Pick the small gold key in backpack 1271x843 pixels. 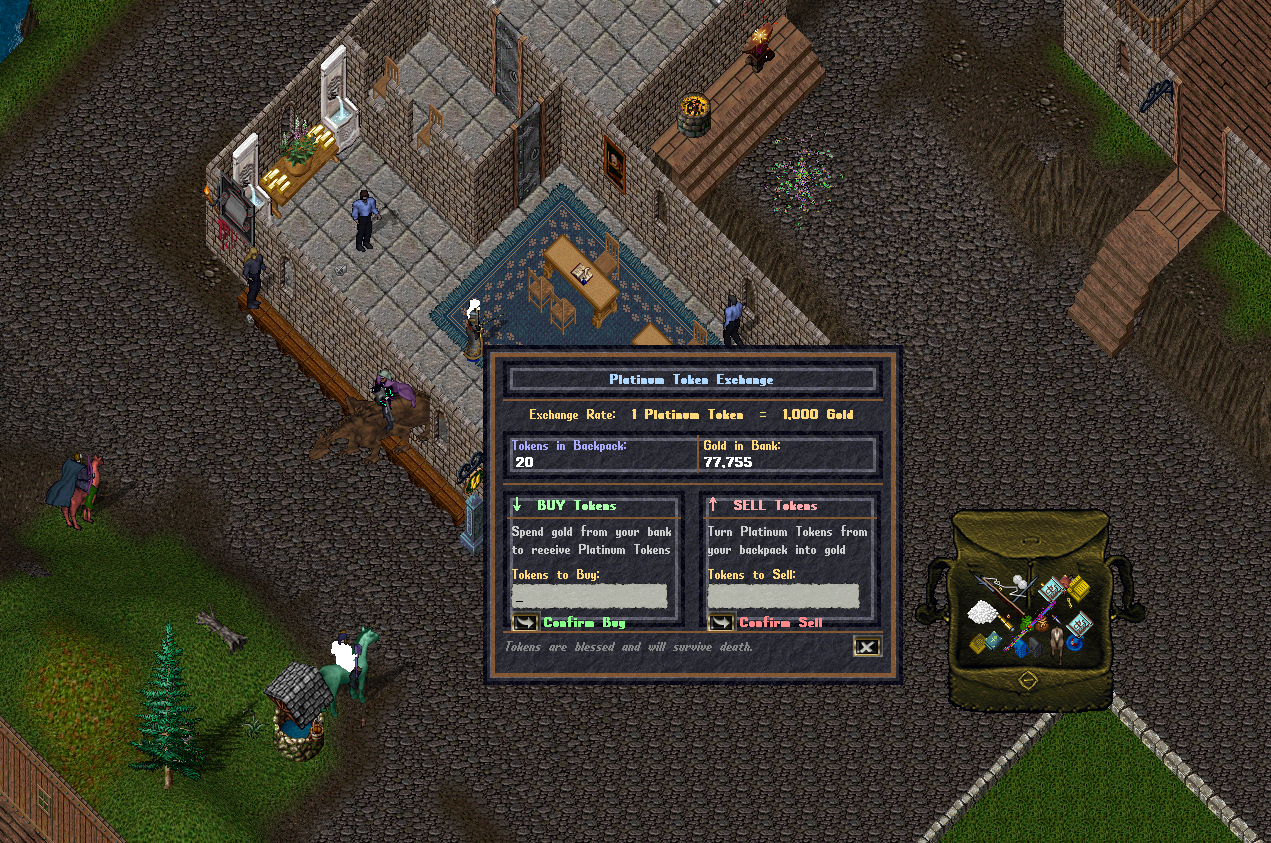coord(1069,603)
